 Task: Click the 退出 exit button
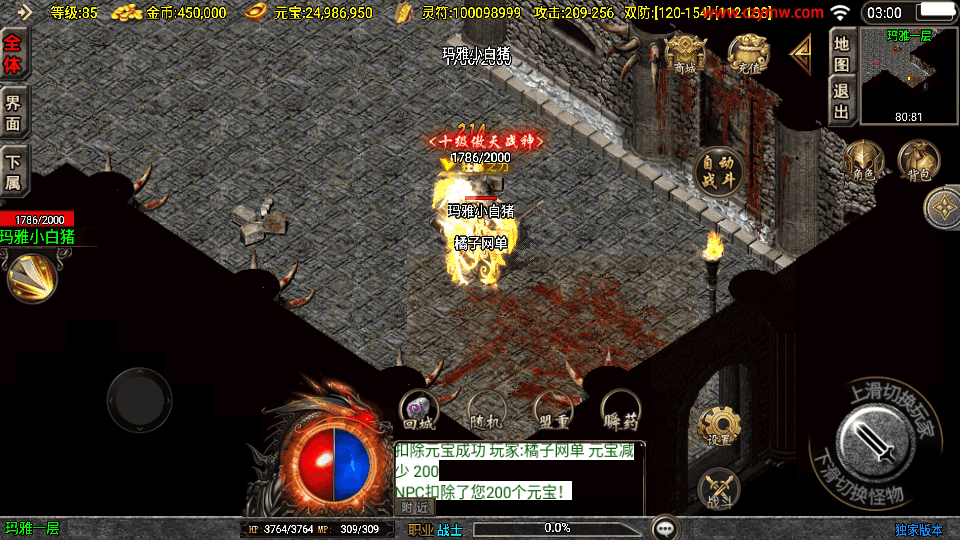[x=842, y=100]
